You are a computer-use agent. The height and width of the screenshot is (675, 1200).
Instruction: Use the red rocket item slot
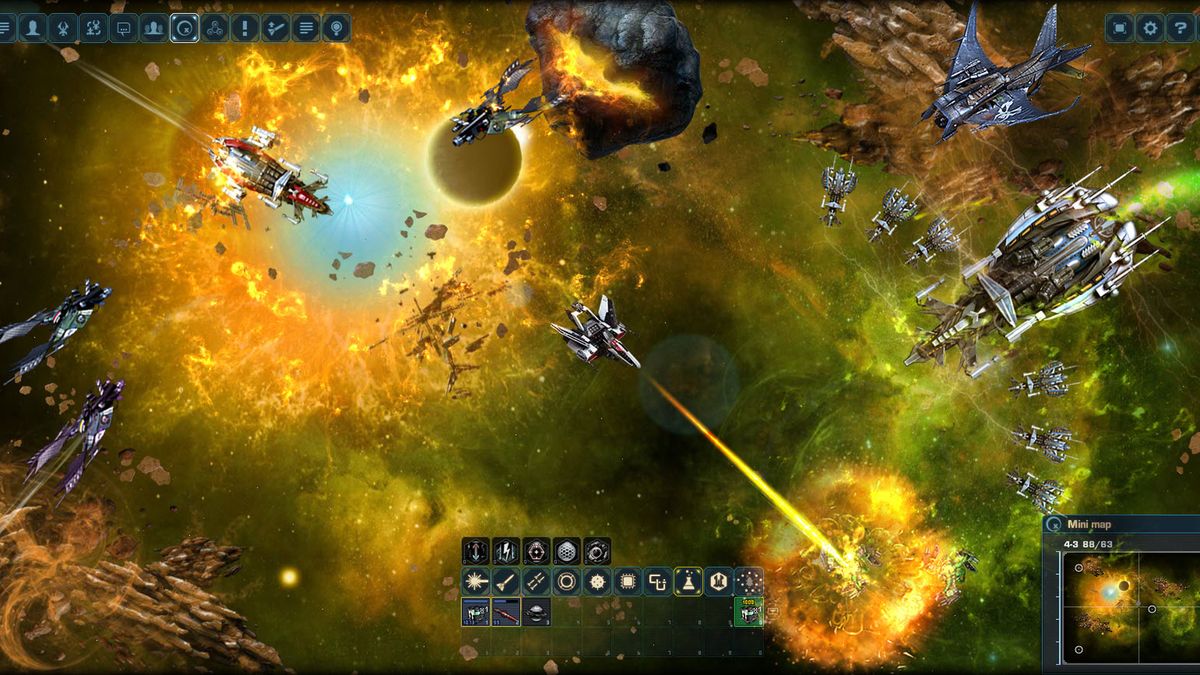point(506,612)
